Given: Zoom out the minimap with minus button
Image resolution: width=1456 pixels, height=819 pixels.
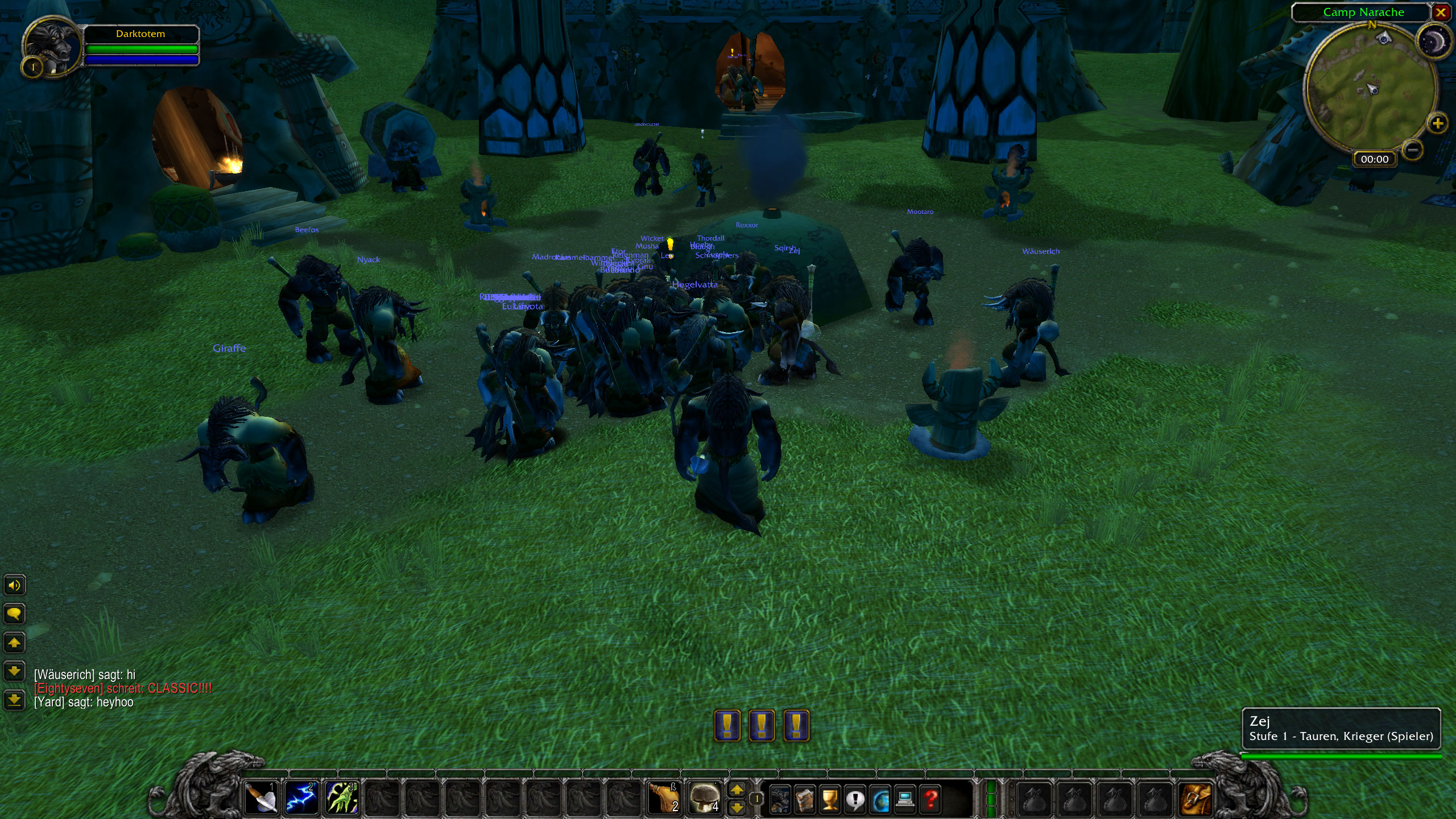Looking at the screenshot, I should click(x=1412, y=150).
